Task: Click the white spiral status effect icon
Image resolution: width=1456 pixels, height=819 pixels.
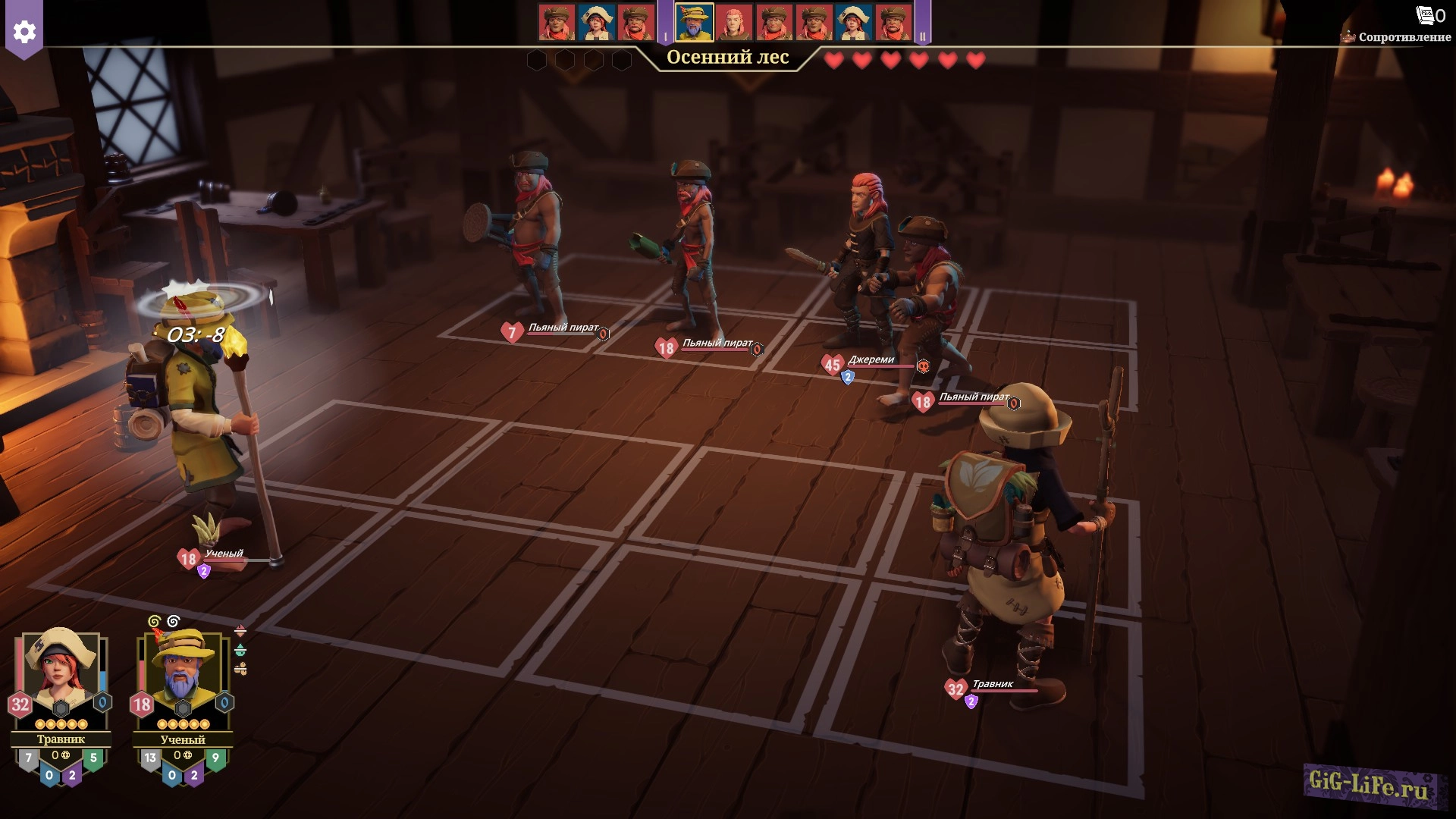Action: [174, 622]
